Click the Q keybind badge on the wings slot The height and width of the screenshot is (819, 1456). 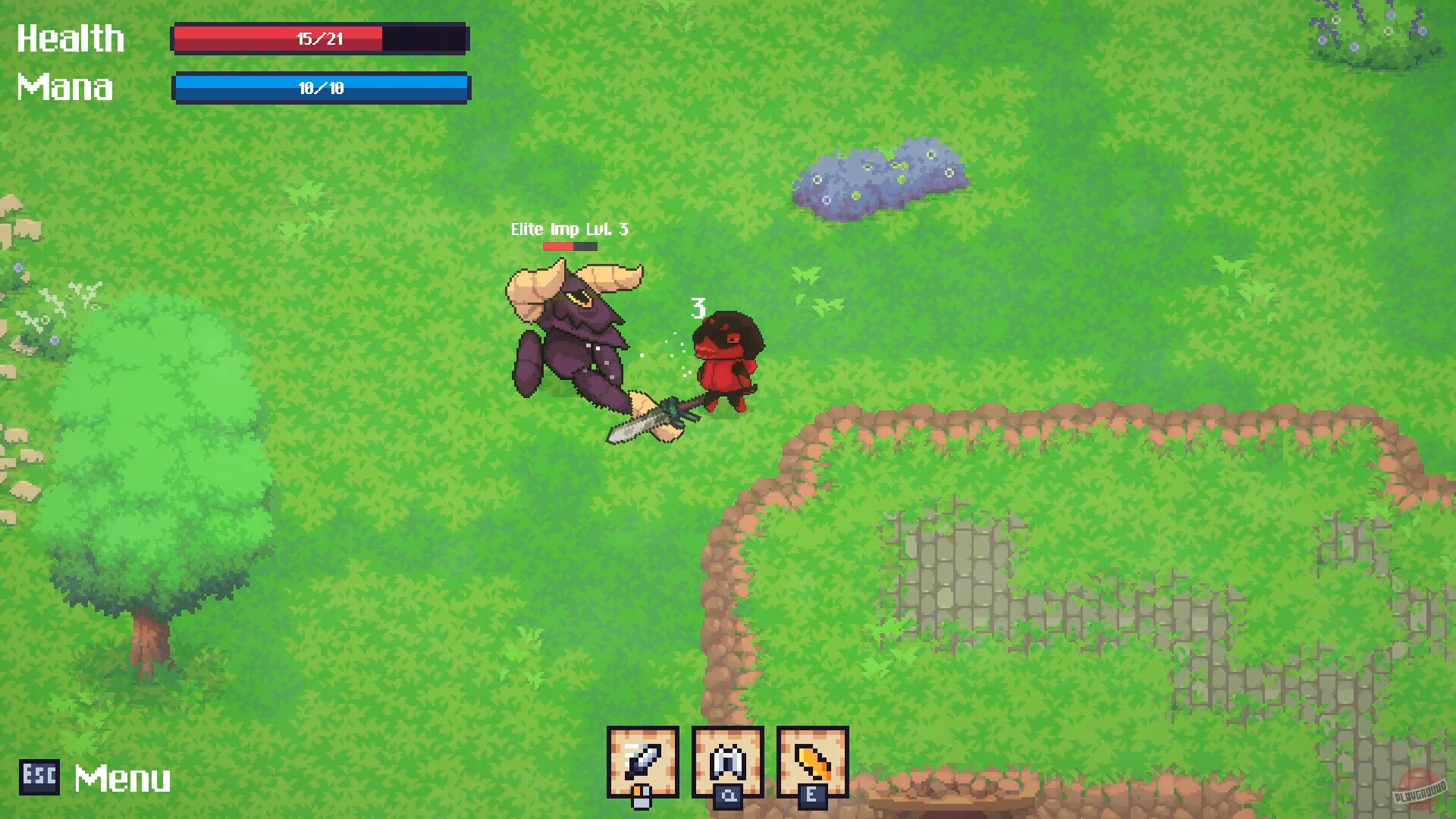tap(729, 798)
